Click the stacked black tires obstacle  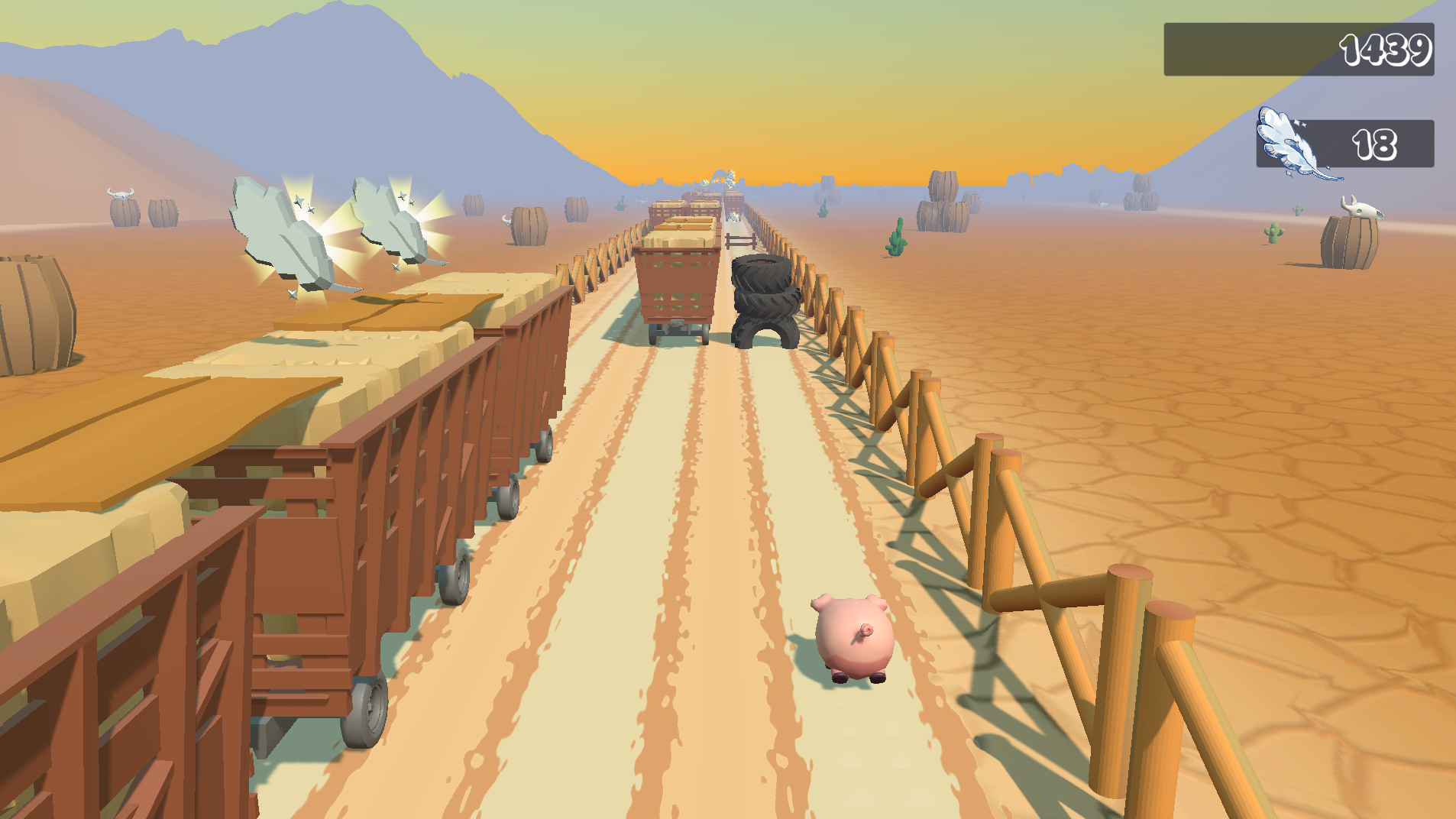point(762,302)
